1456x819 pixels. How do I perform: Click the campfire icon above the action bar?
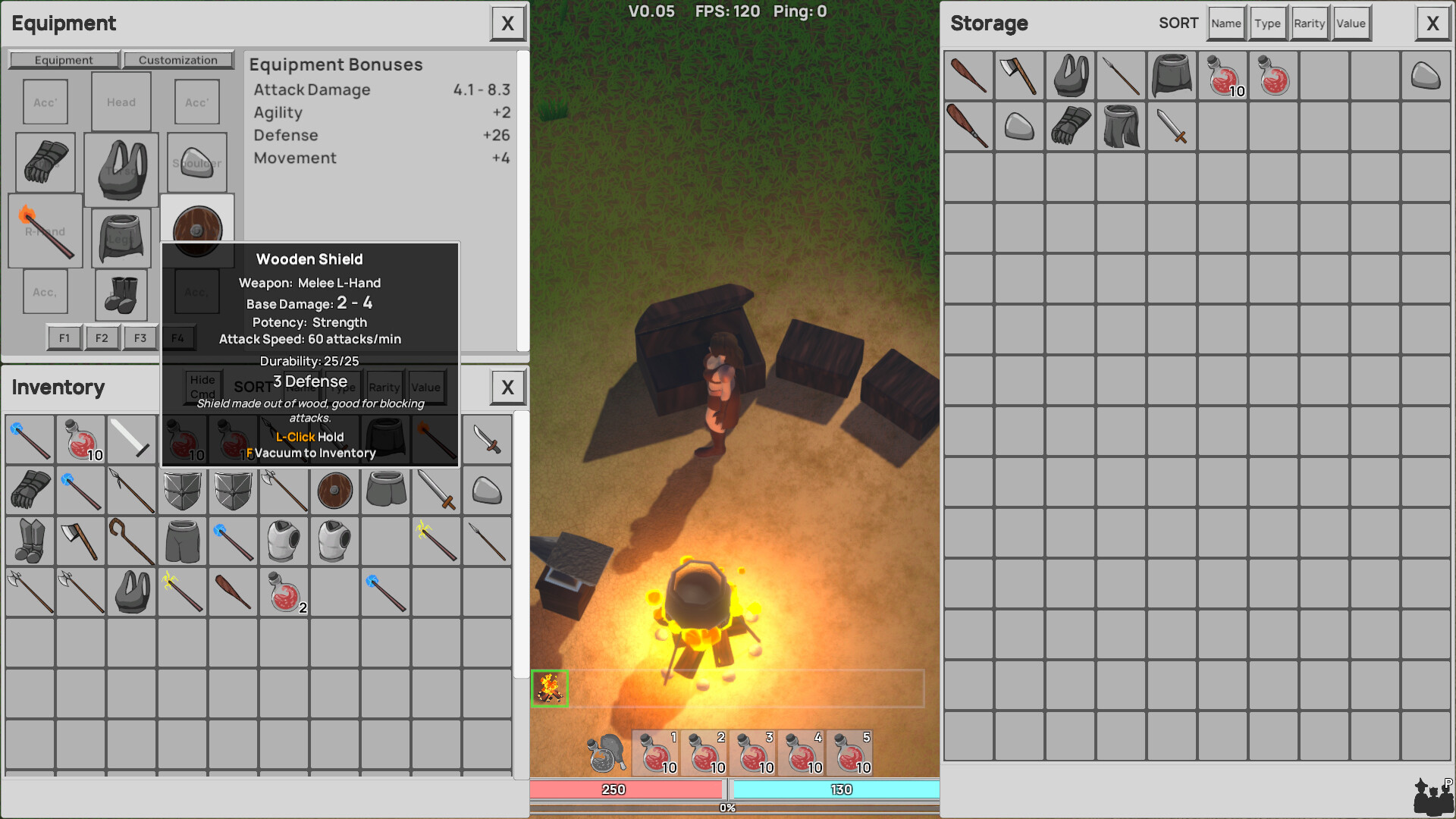[x=549, y=688]
